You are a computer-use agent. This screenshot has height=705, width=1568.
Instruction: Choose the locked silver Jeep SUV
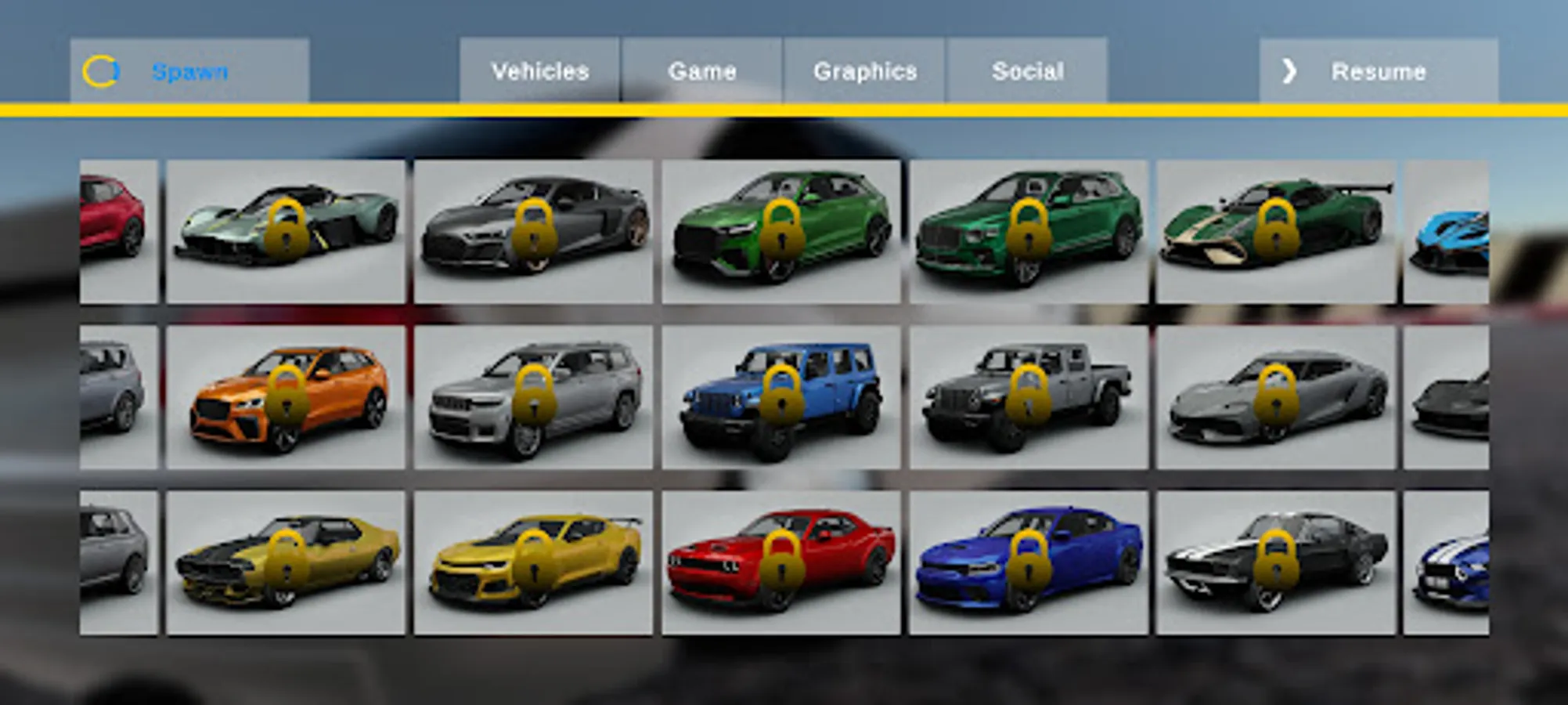533,397
